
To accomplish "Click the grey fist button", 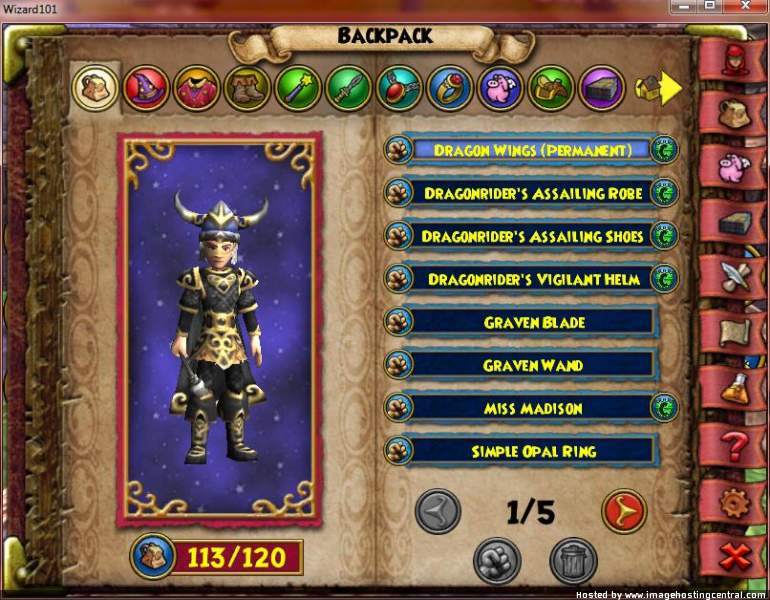I will tap(497, 561).
